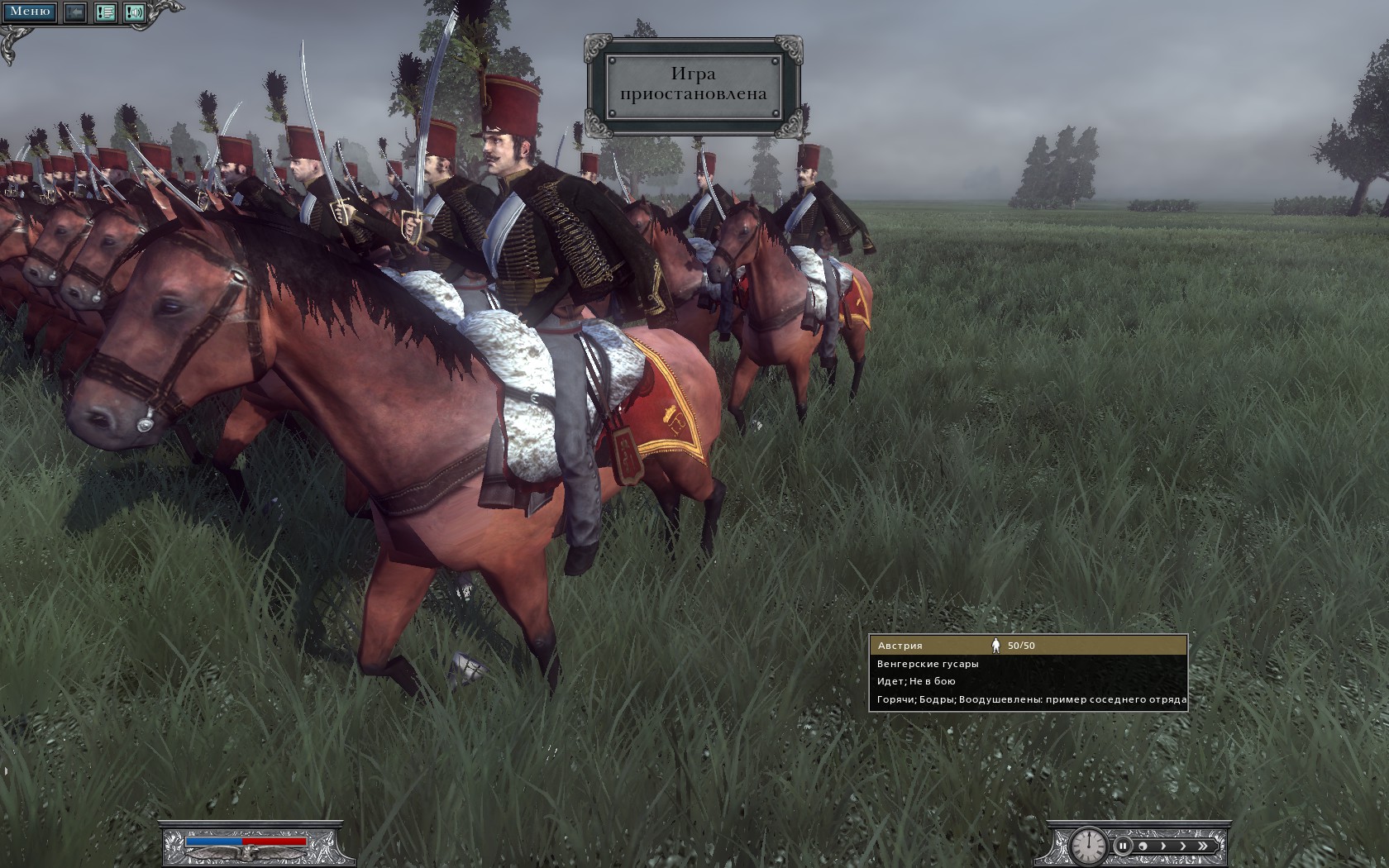Open the Меню button

pos(30,12)
